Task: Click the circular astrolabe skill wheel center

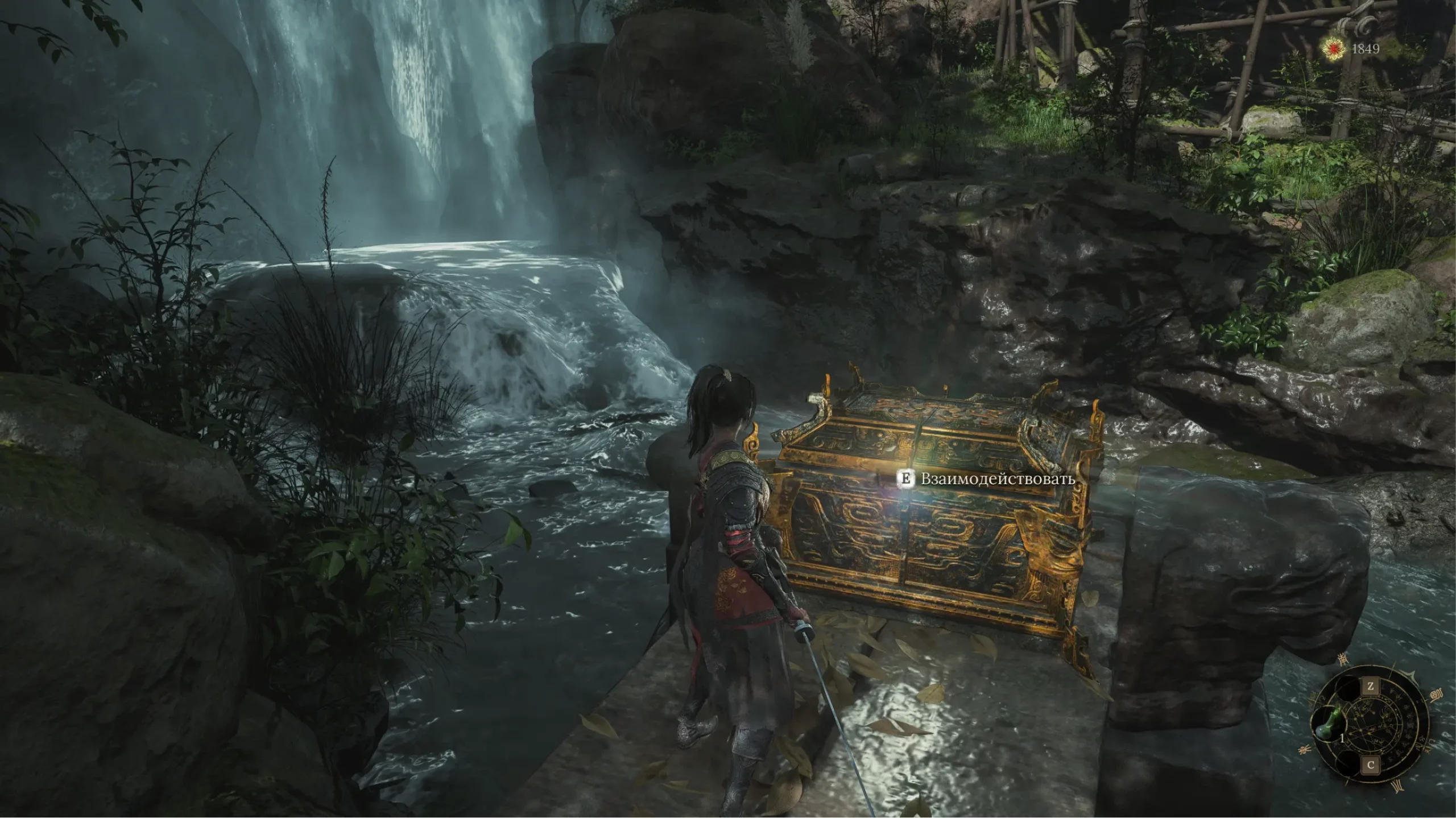Action: 1370,726
